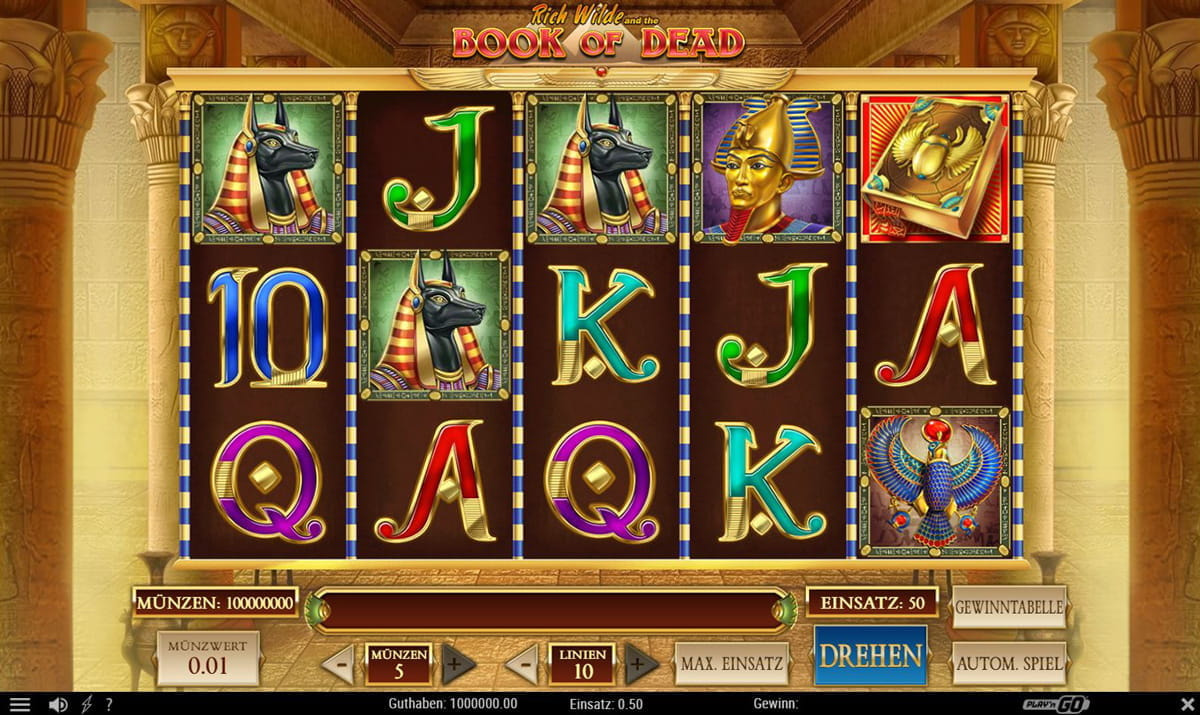
Task: Increase the Münzen coin count
Action: 453,664
